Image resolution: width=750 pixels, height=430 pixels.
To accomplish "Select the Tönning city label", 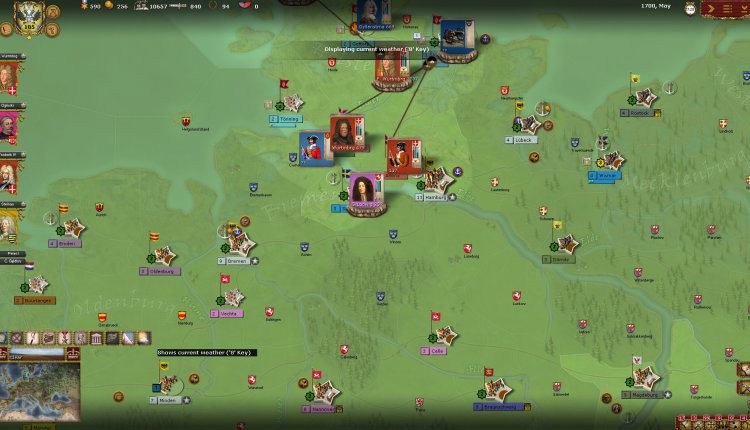I will (290, 118).
